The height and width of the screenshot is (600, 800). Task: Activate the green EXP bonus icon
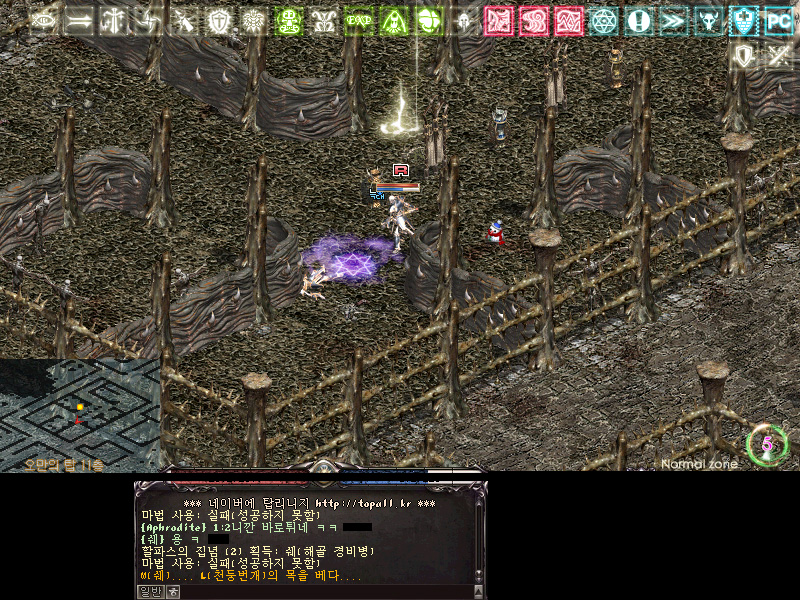pyautogui.click(x=358, y=21)
